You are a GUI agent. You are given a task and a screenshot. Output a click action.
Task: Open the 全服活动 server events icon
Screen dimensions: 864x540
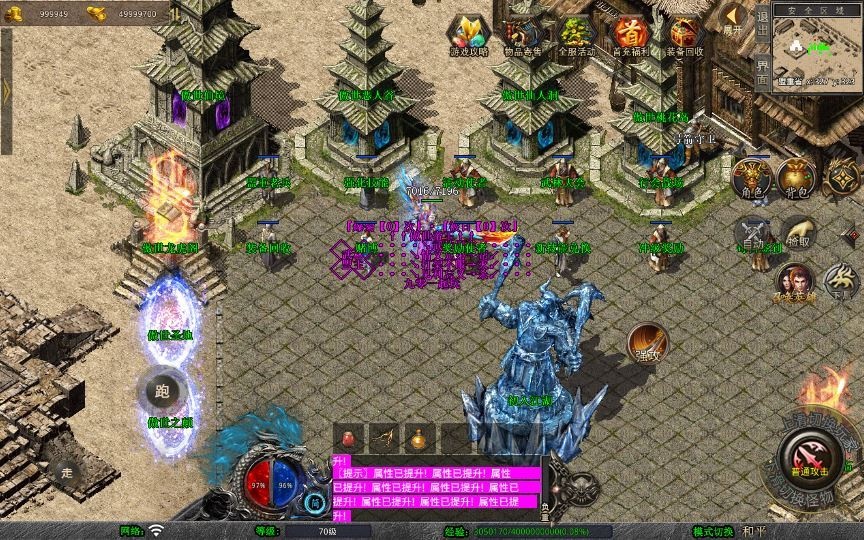coord(577,34)
